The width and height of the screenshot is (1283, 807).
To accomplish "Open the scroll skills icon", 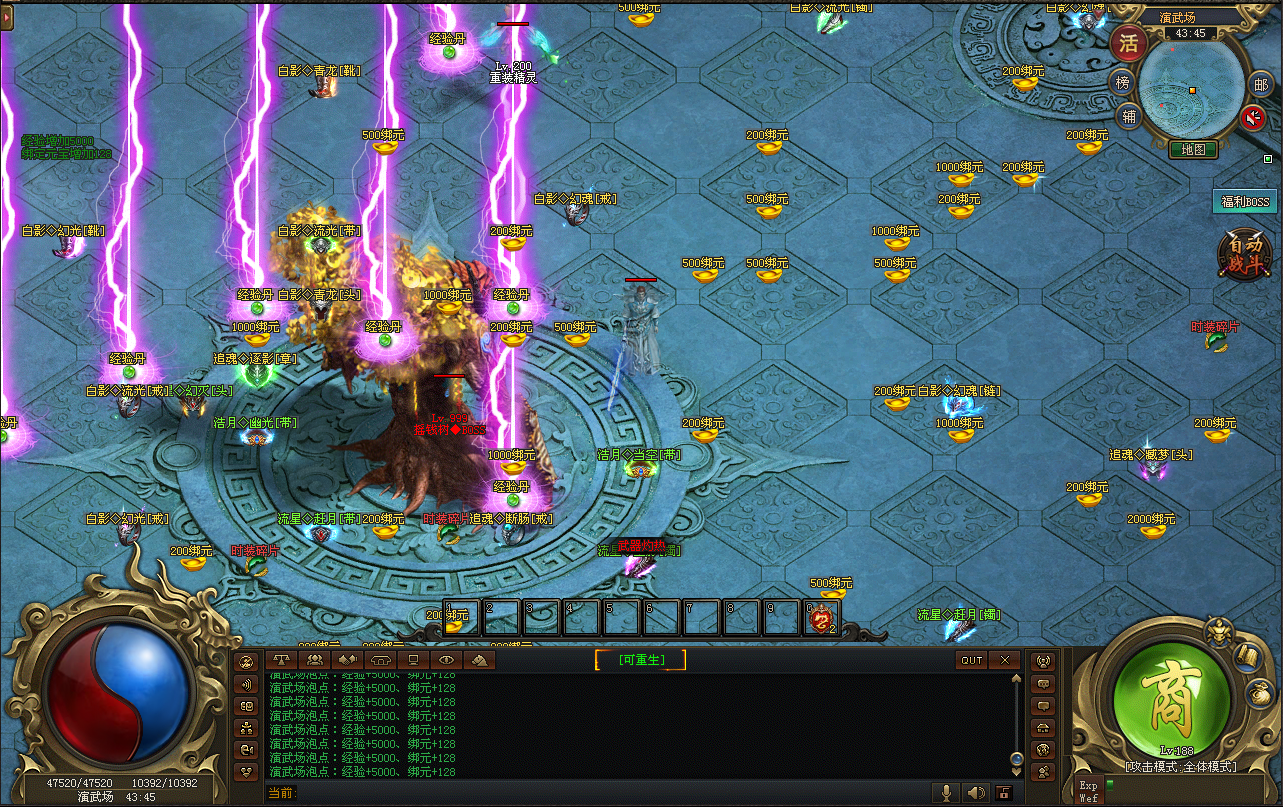I will [1246, 656].
